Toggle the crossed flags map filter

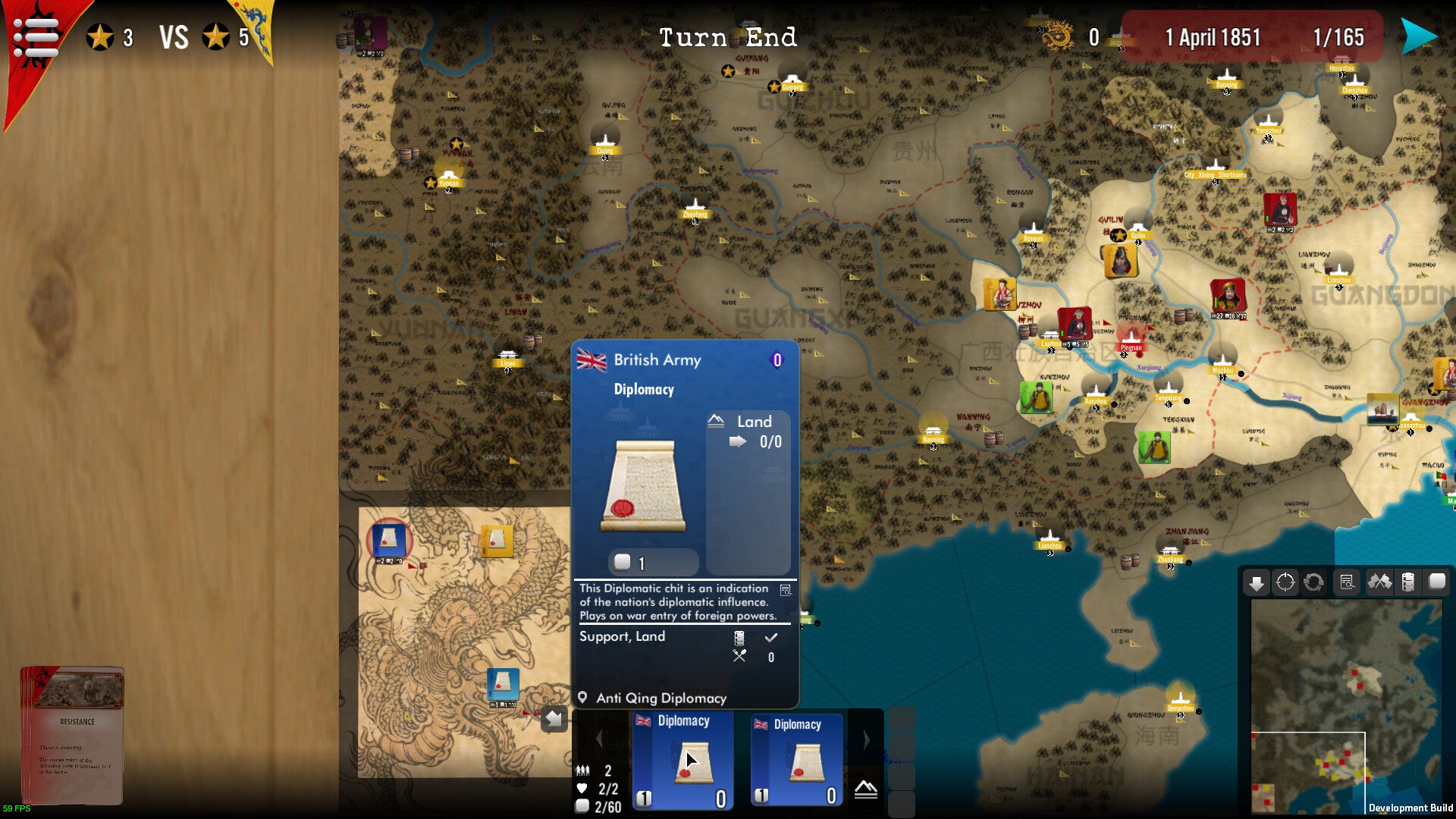[1379, 582]
